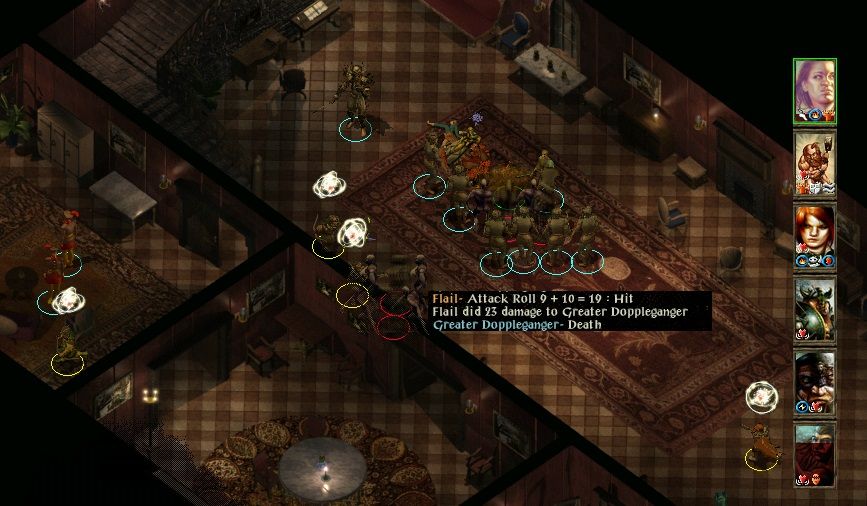
Task: Choose the red-haired character portrait
Action: pos(814,235)
